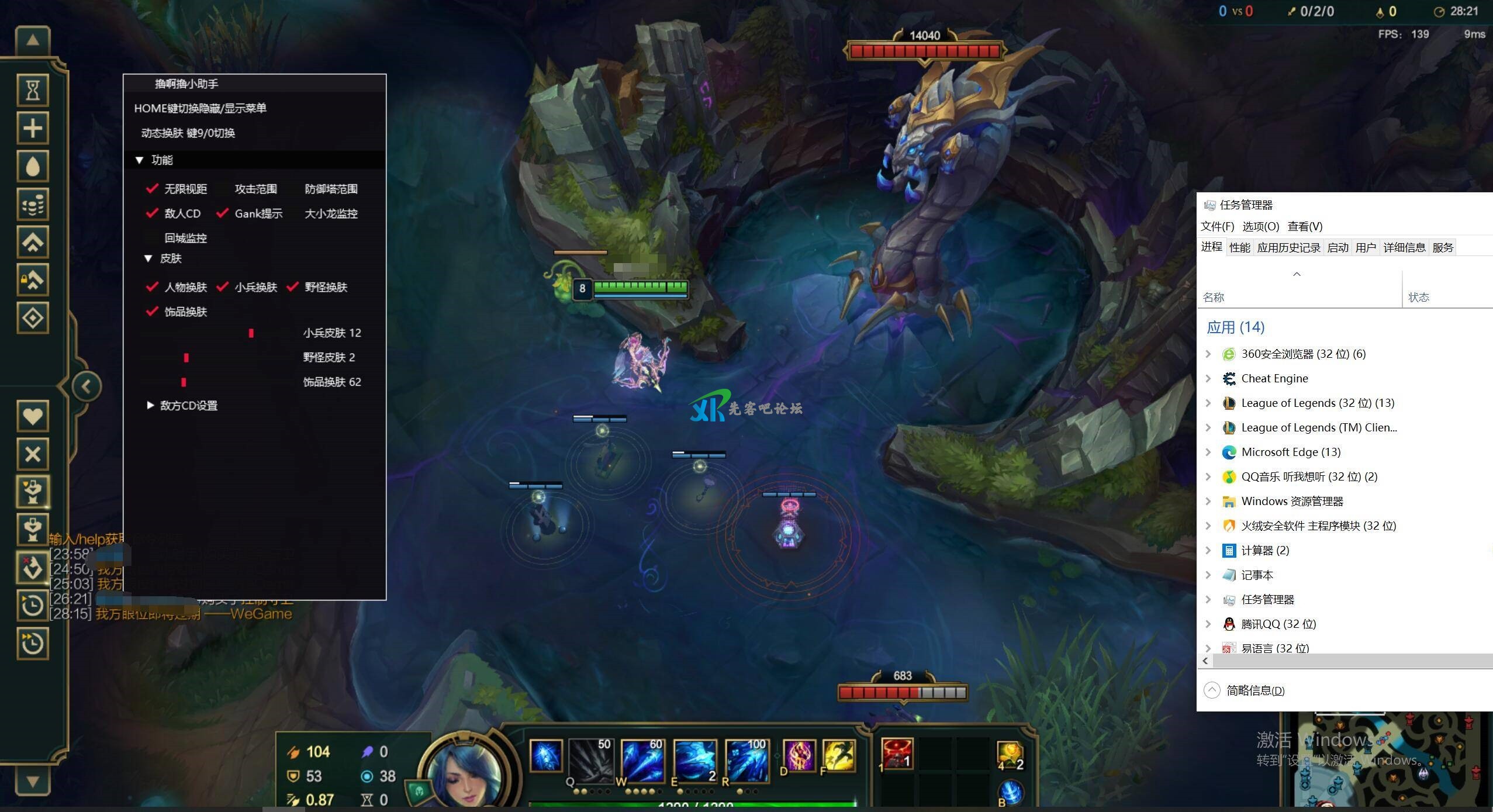Enable the 攻击范围 option
This screenshot has height=812, width=1493.
click(223, 189)
